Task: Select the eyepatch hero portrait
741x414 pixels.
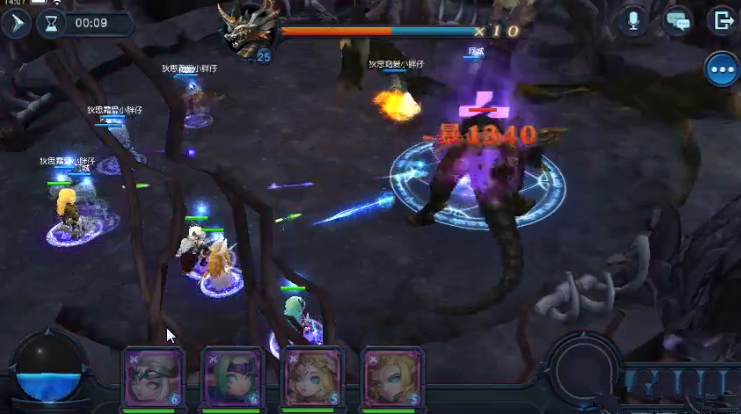Action: coord(153,377)
